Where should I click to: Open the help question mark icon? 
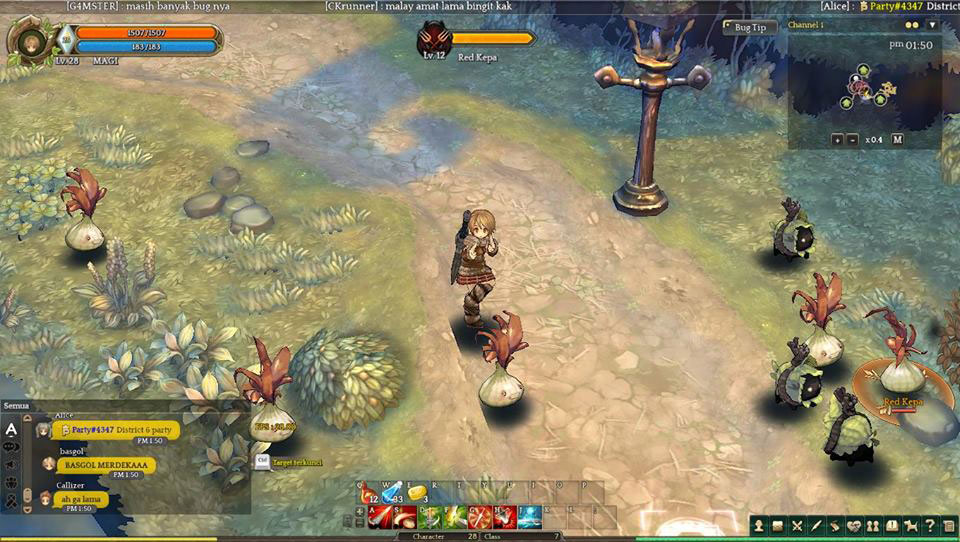coord(929,525)
